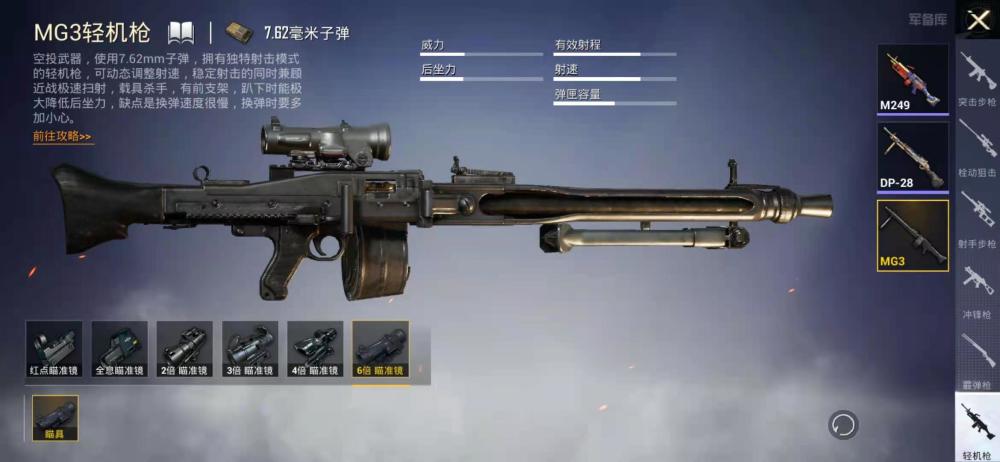Follow the 前往攻略 guide link
The height and width of the screenshot is (462, 1000).
pos(62,136)
